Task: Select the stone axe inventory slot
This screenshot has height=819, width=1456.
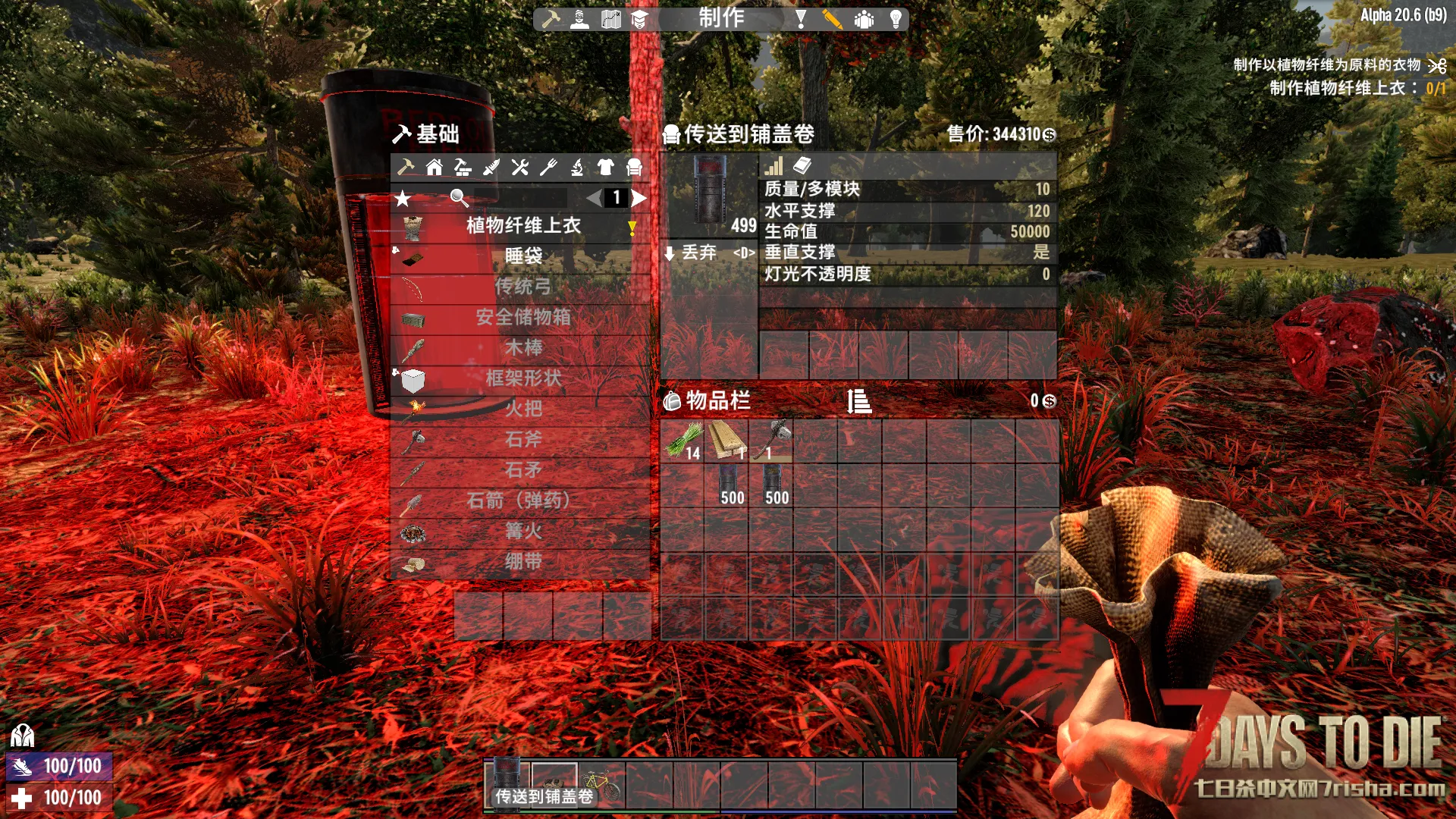Action: (x=771, y=441)
